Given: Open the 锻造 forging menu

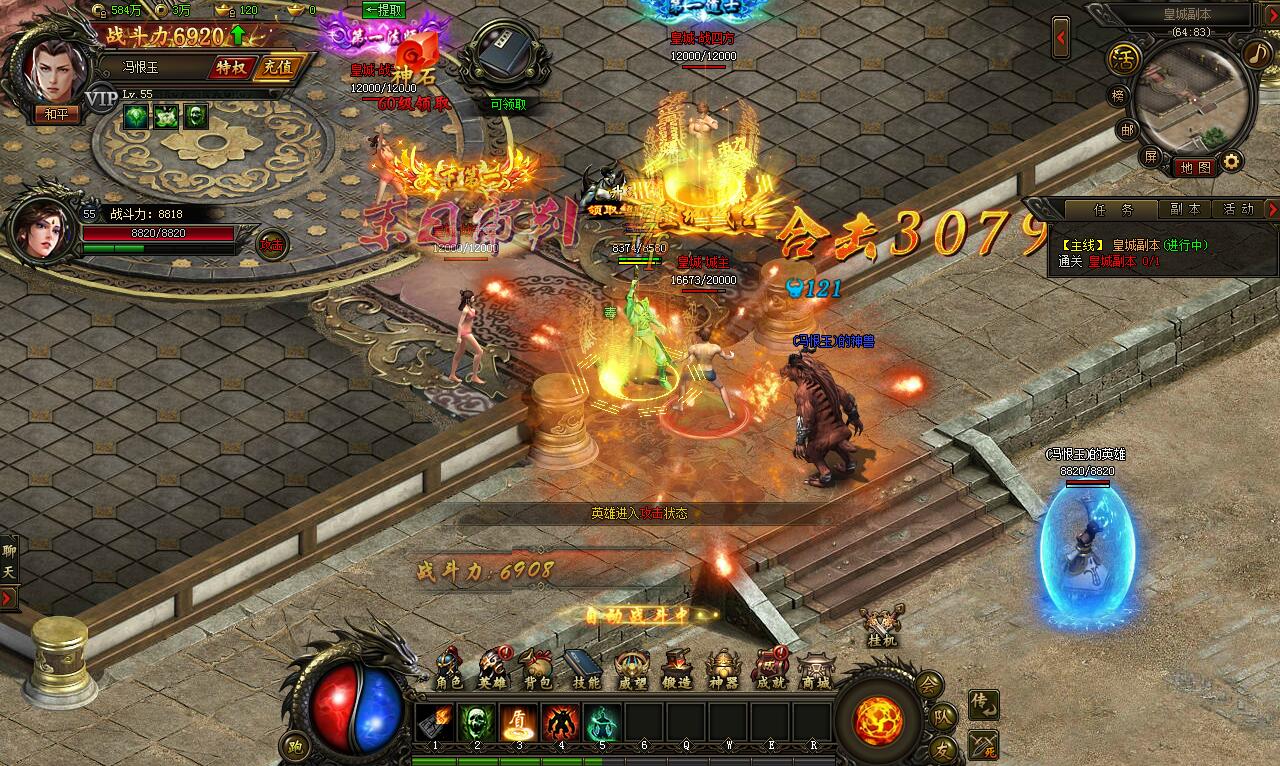Looking at the screenshot, I should coord(675,671).
